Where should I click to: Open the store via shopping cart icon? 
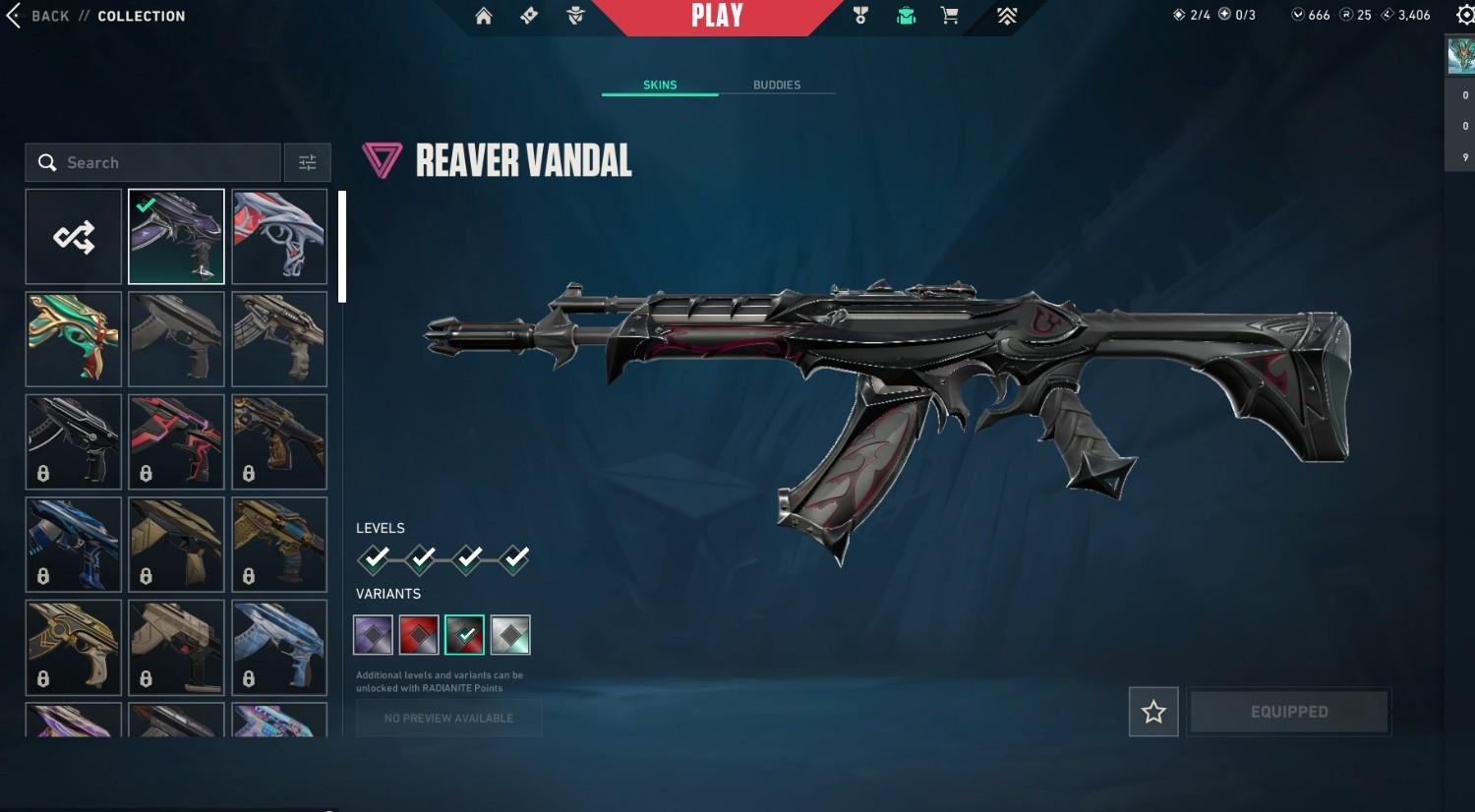pyautogui.click(x=950, y=16)
